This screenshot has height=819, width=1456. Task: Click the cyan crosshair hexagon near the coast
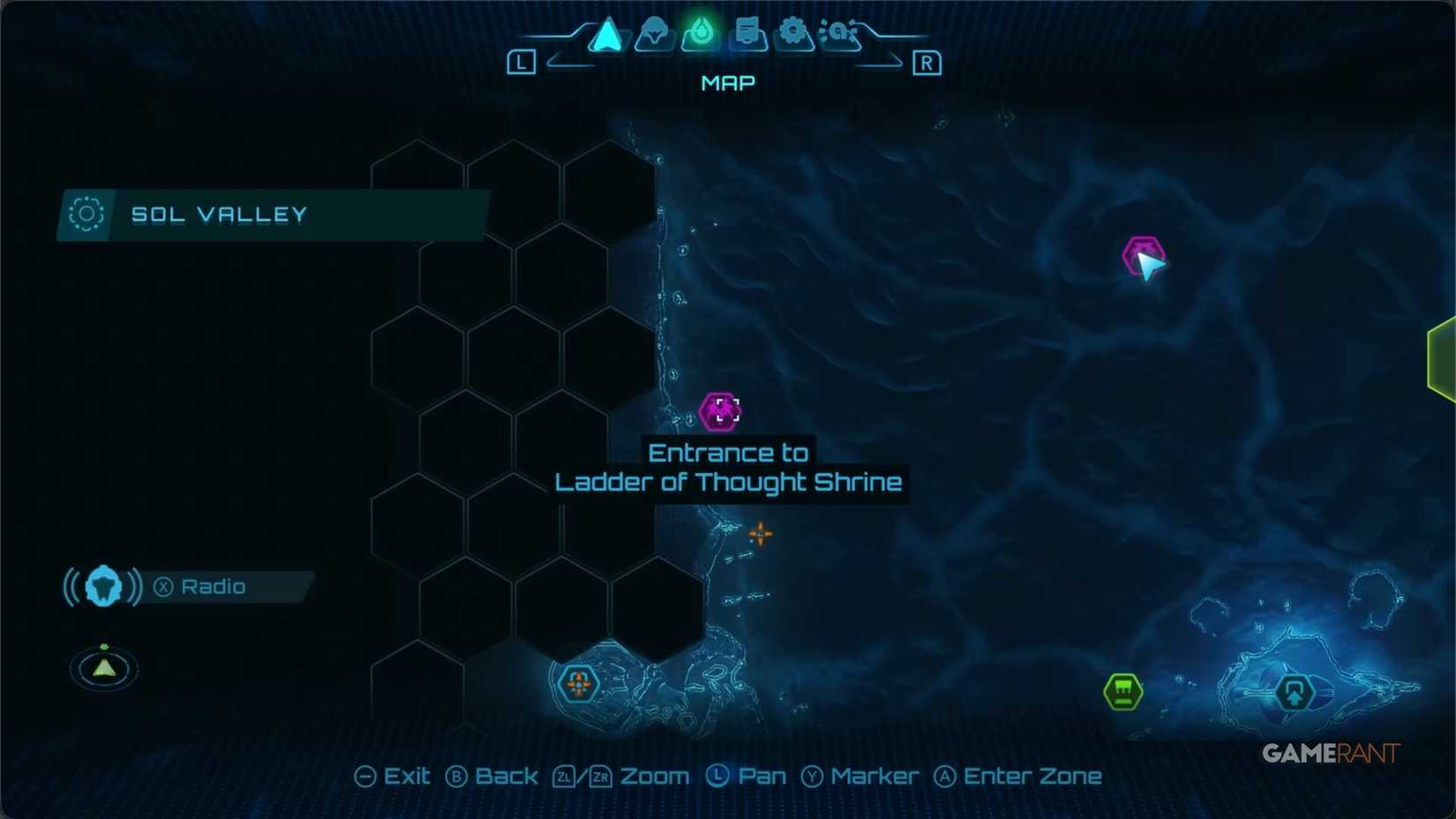pos(578,683)
